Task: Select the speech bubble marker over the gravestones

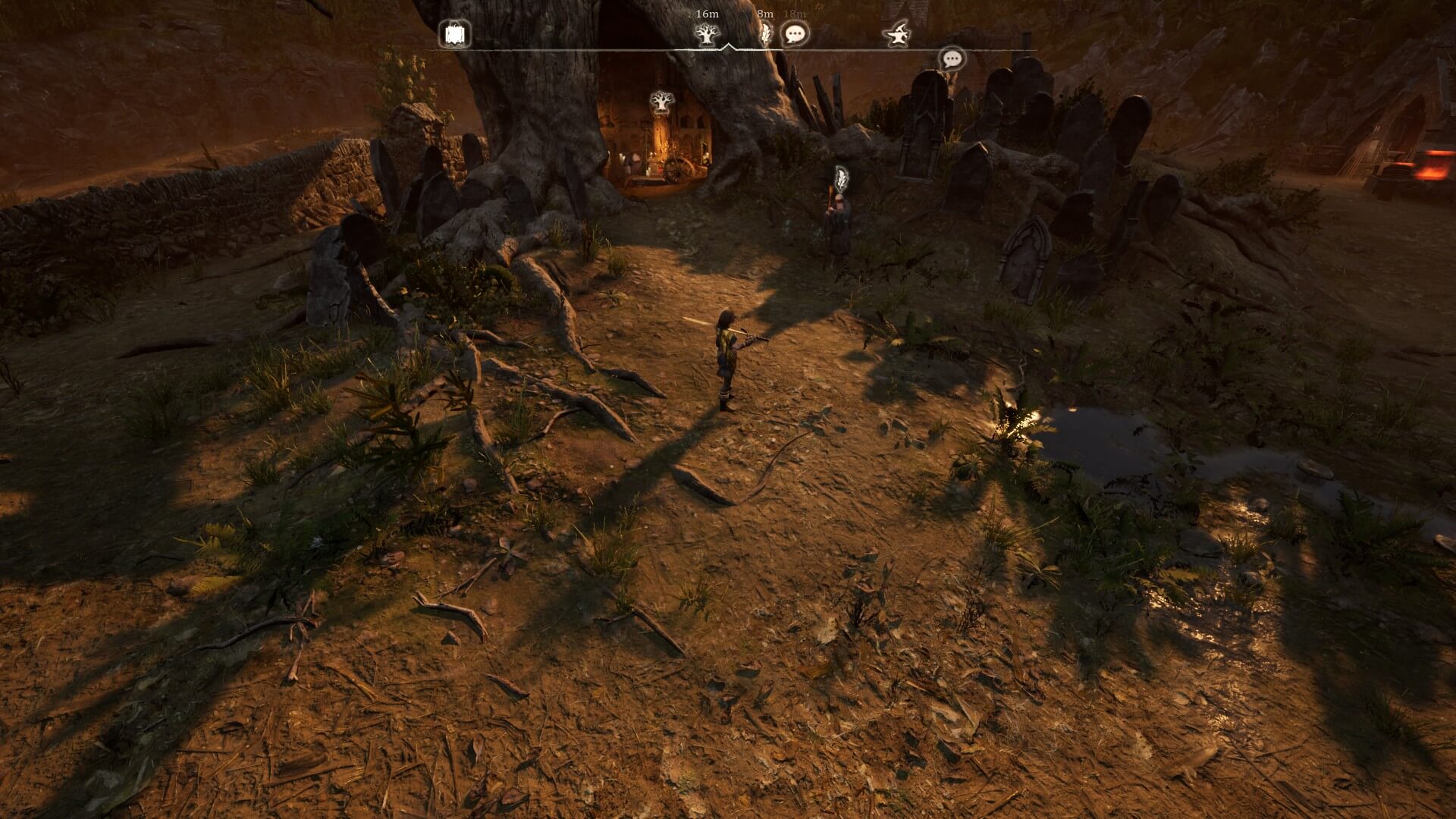Action: coord(952,58)
